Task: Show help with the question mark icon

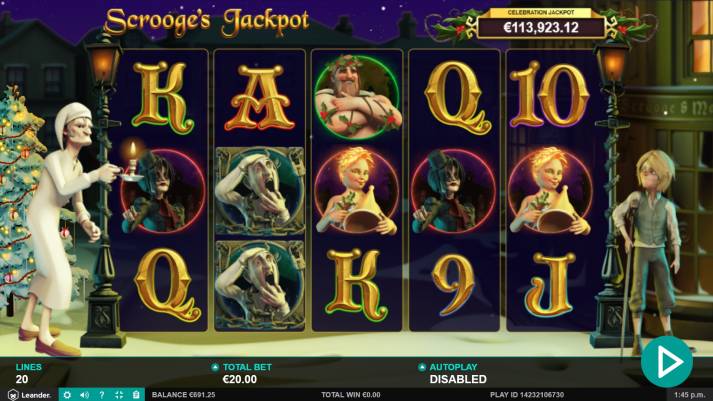Action: pyautogui.click(x=101, y=395)
